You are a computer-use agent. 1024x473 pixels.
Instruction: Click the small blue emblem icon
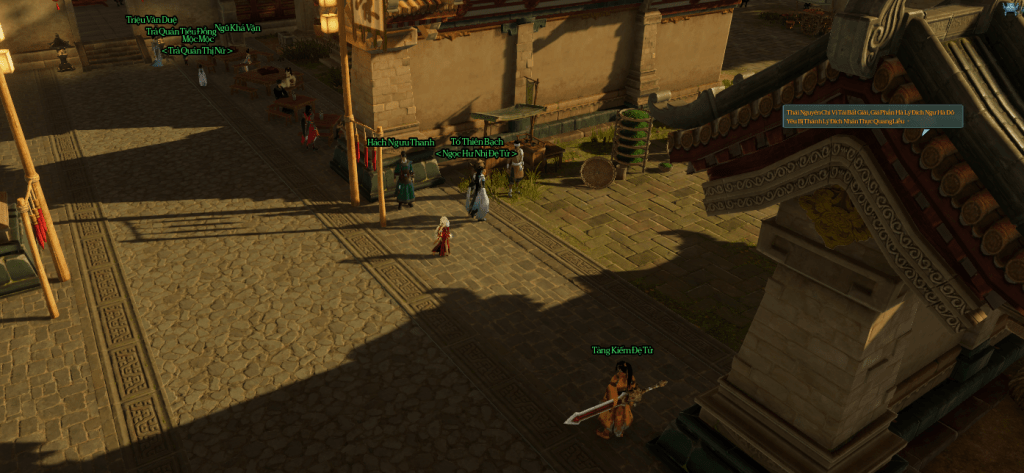click(1011, 8)
